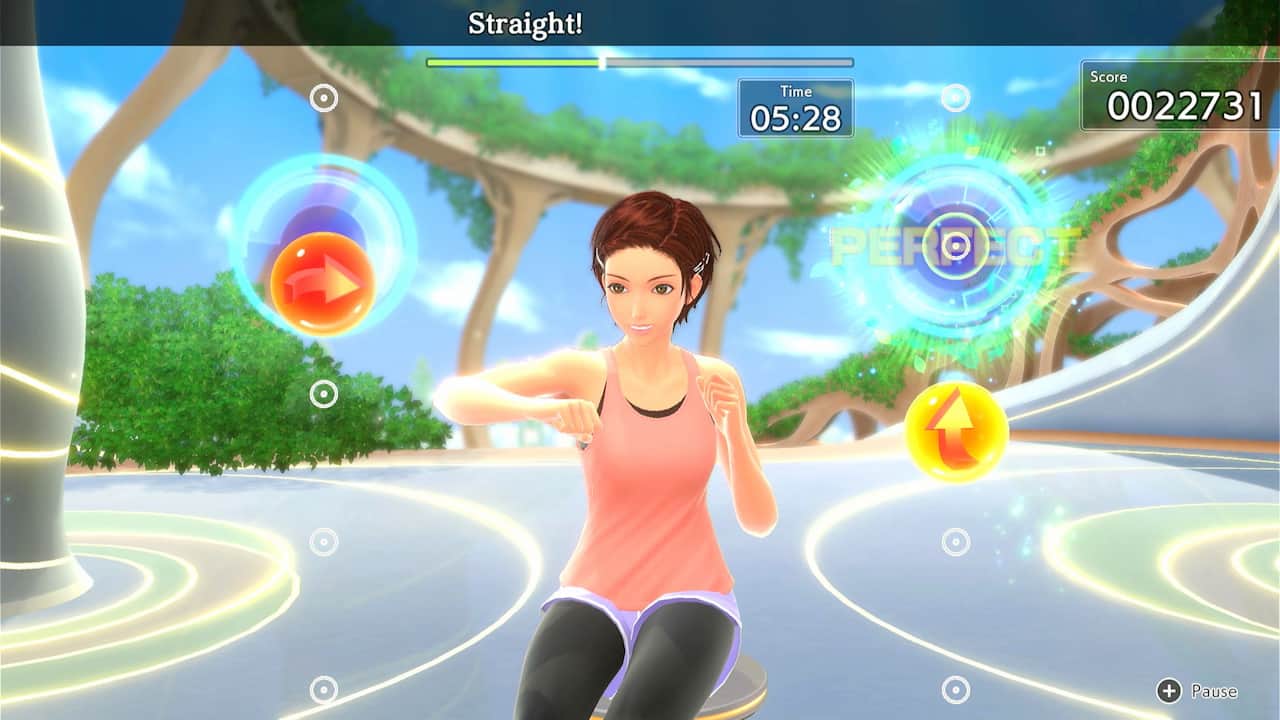This screenshot has height=720, width=1280.
Task: Select the small circle marker near top left
Action: 322,97
